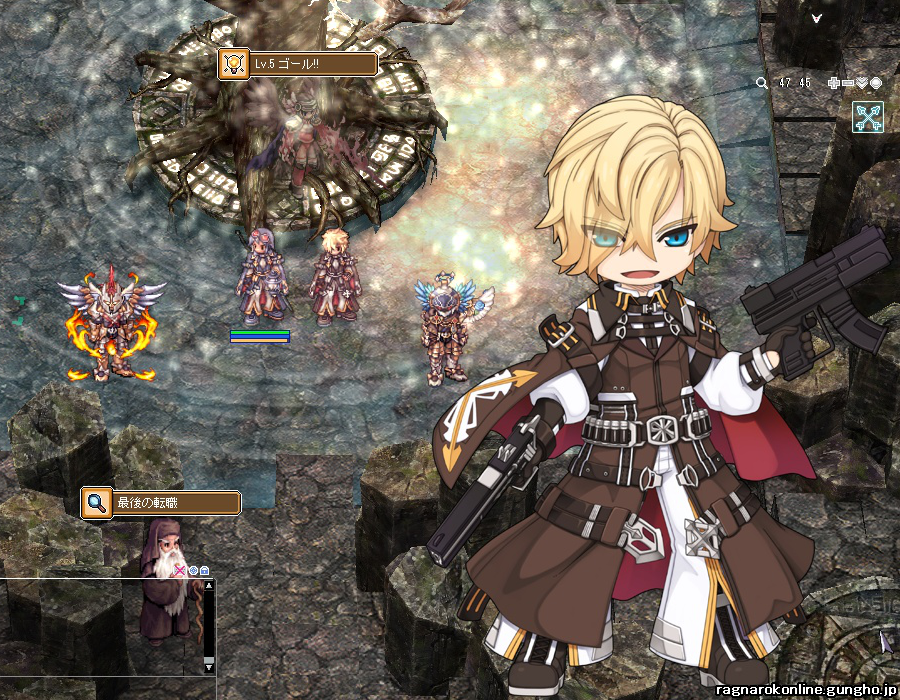Click the minimap magnifying glass search icon
This screenshot has width=900, height=700.
coord(762,83)
